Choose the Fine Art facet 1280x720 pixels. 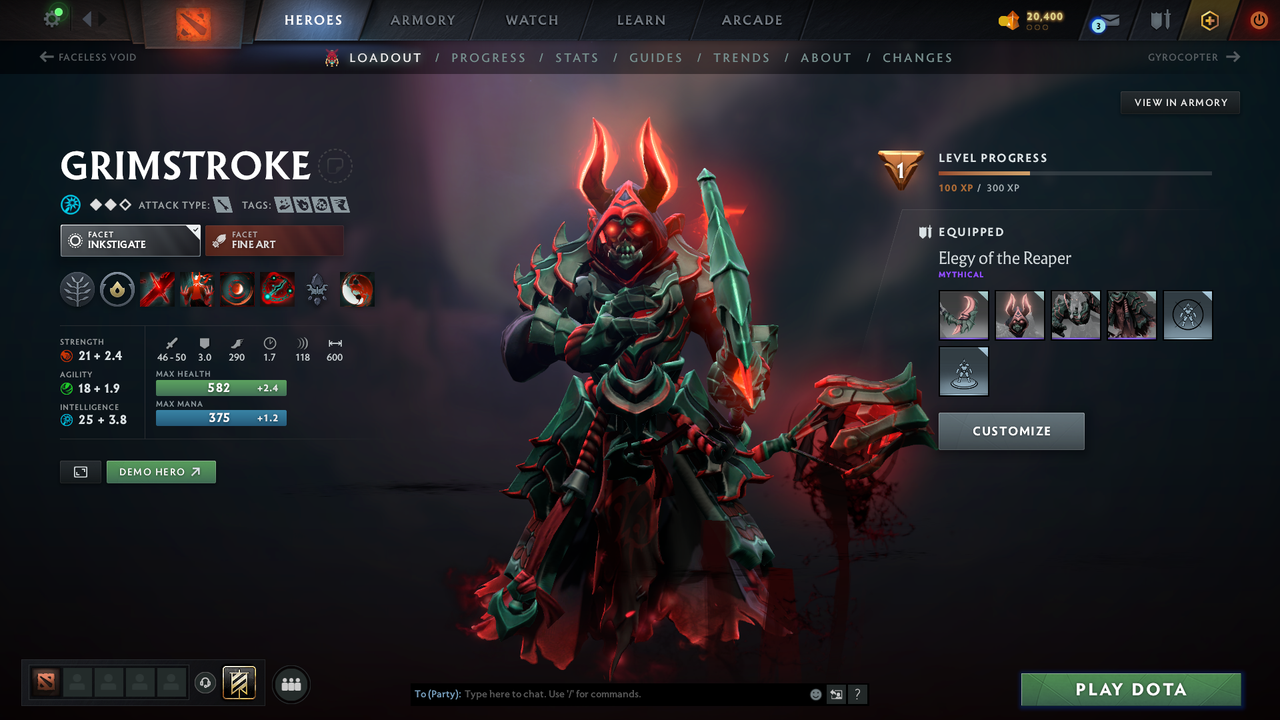point(273,240)
